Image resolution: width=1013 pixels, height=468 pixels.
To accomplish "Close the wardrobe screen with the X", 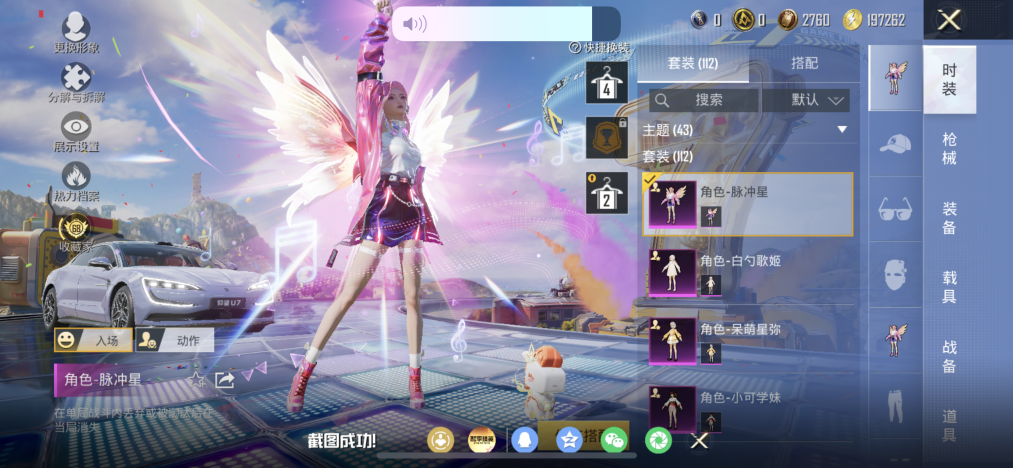I will pos(949,19).
